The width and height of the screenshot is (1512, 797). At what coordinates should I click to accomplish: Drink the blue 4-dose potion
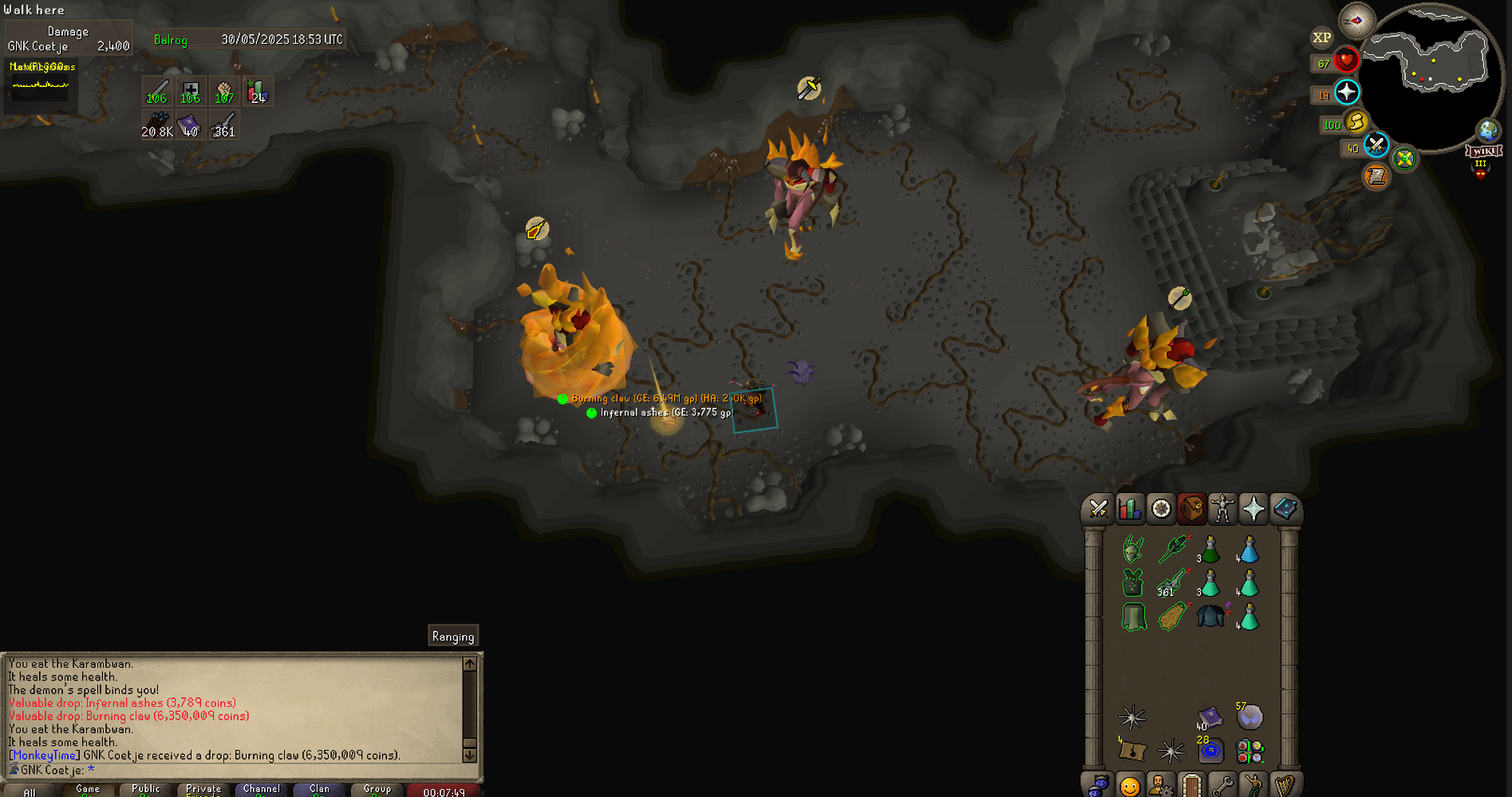pos(1249,550)
